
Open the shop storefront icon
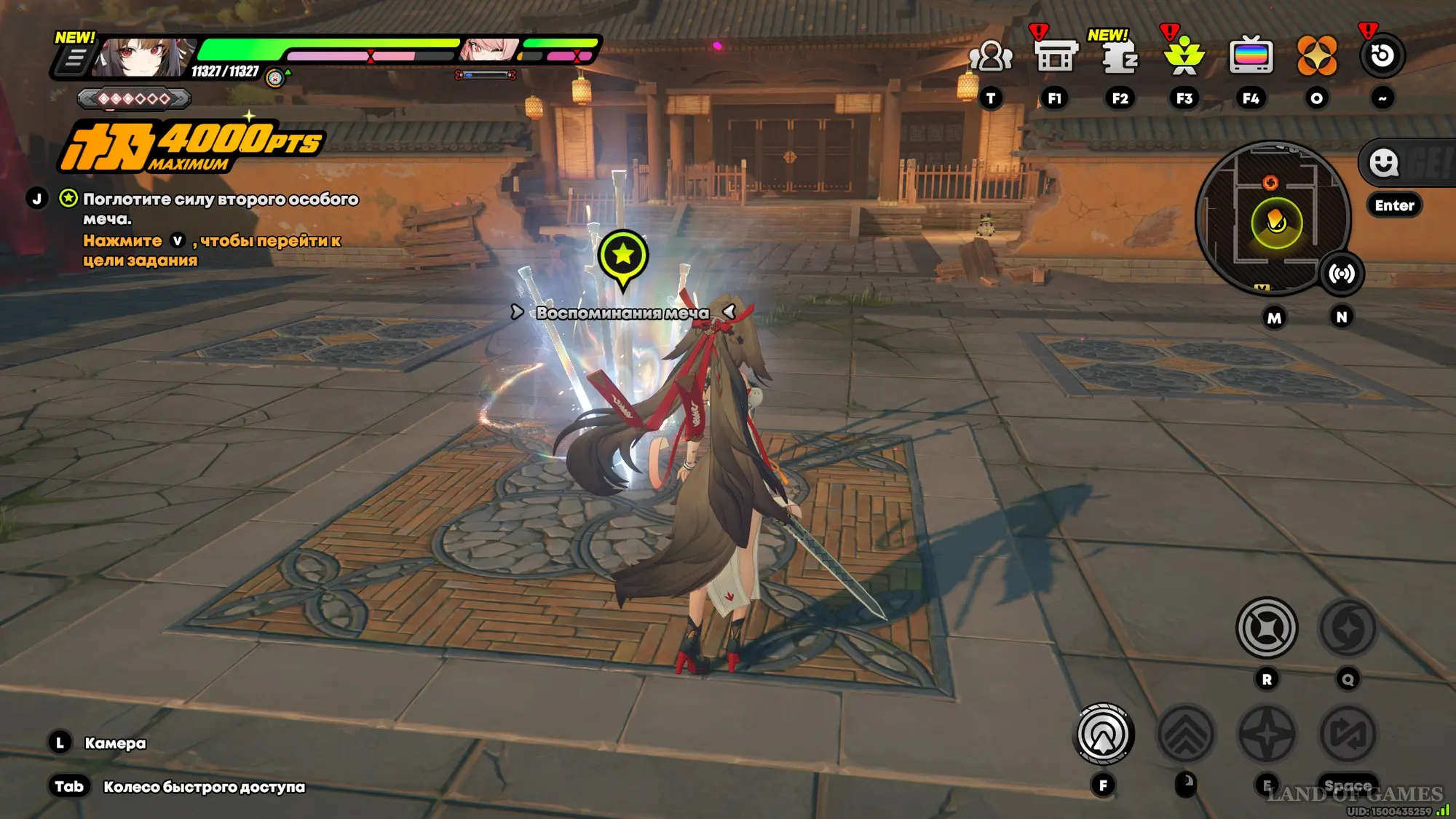pos(1055,56)
